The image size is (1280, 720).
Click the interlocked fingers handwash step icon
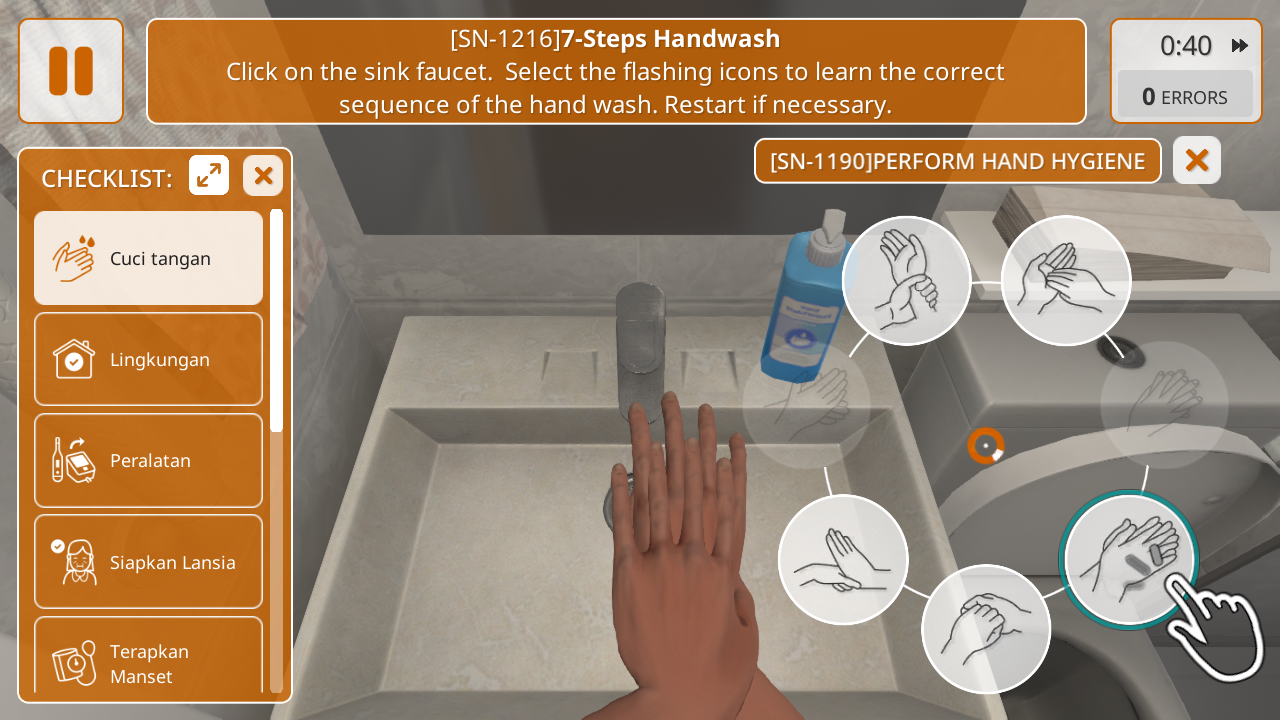(843, 560)
